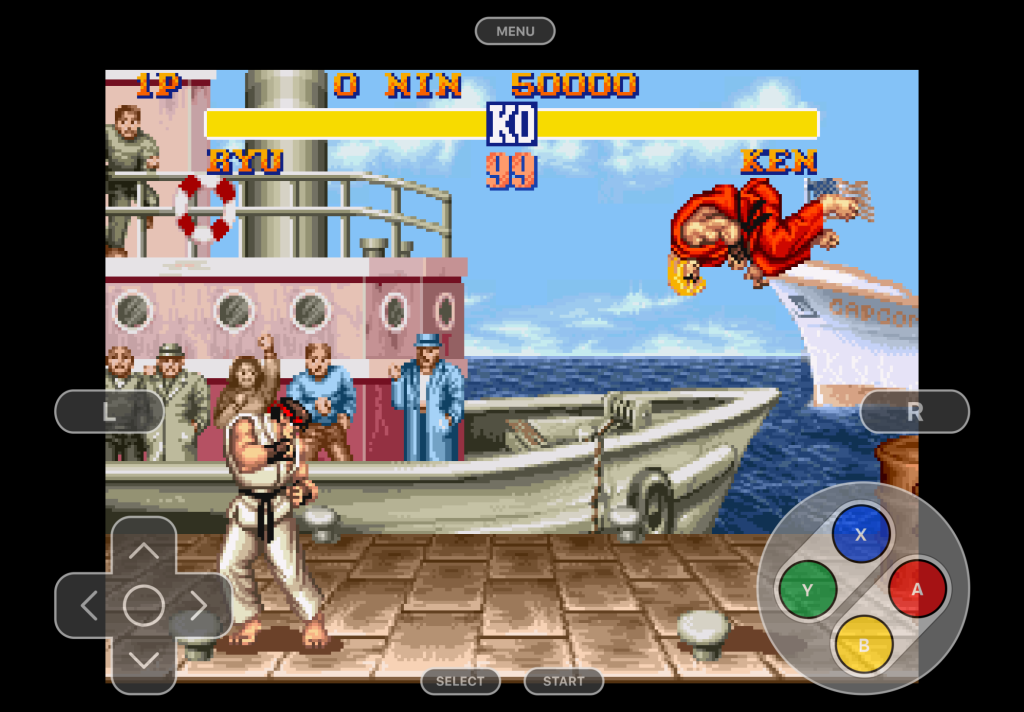Tap the L shoulder button
Image resolution: width=1024 pixels, height=712 pixels.
click(x=109, y=411)
